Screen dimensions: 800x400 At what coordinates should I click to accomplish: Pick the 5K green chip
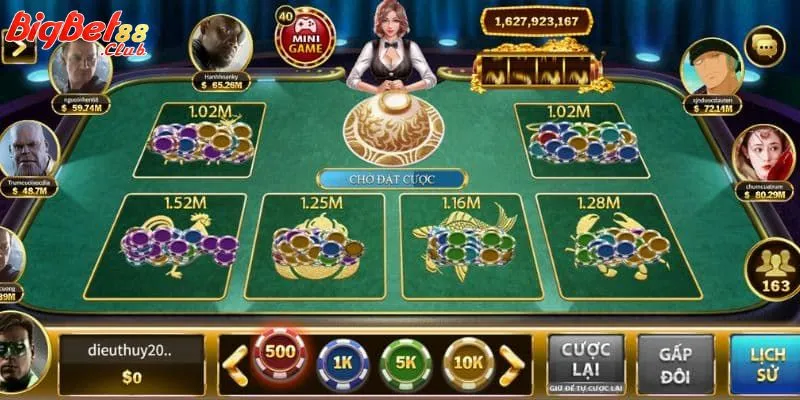click(x=405, y=358)
